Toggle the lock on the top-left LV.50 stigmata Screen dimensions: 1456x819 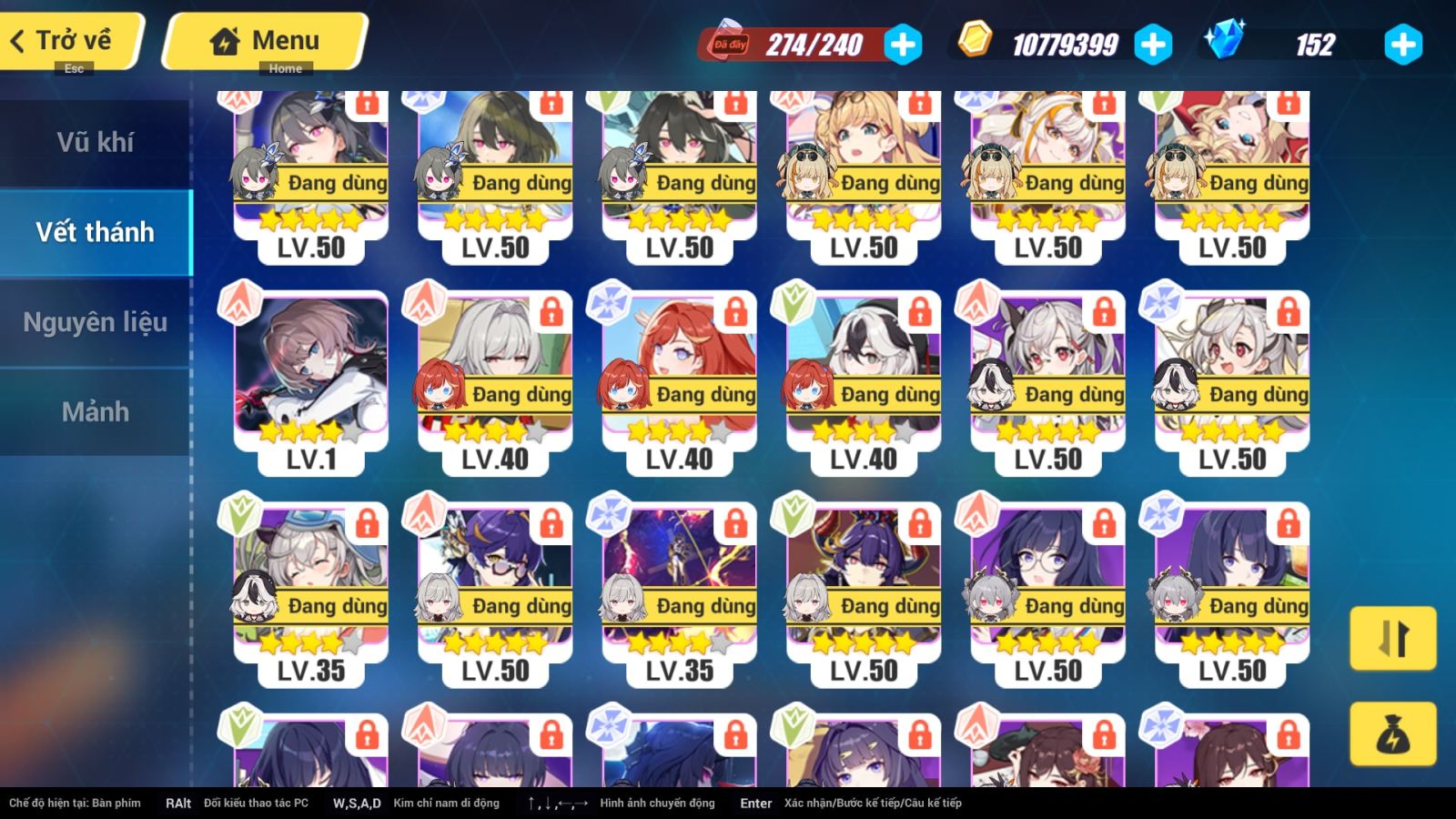pyautogui.click(x=367, y=103)
